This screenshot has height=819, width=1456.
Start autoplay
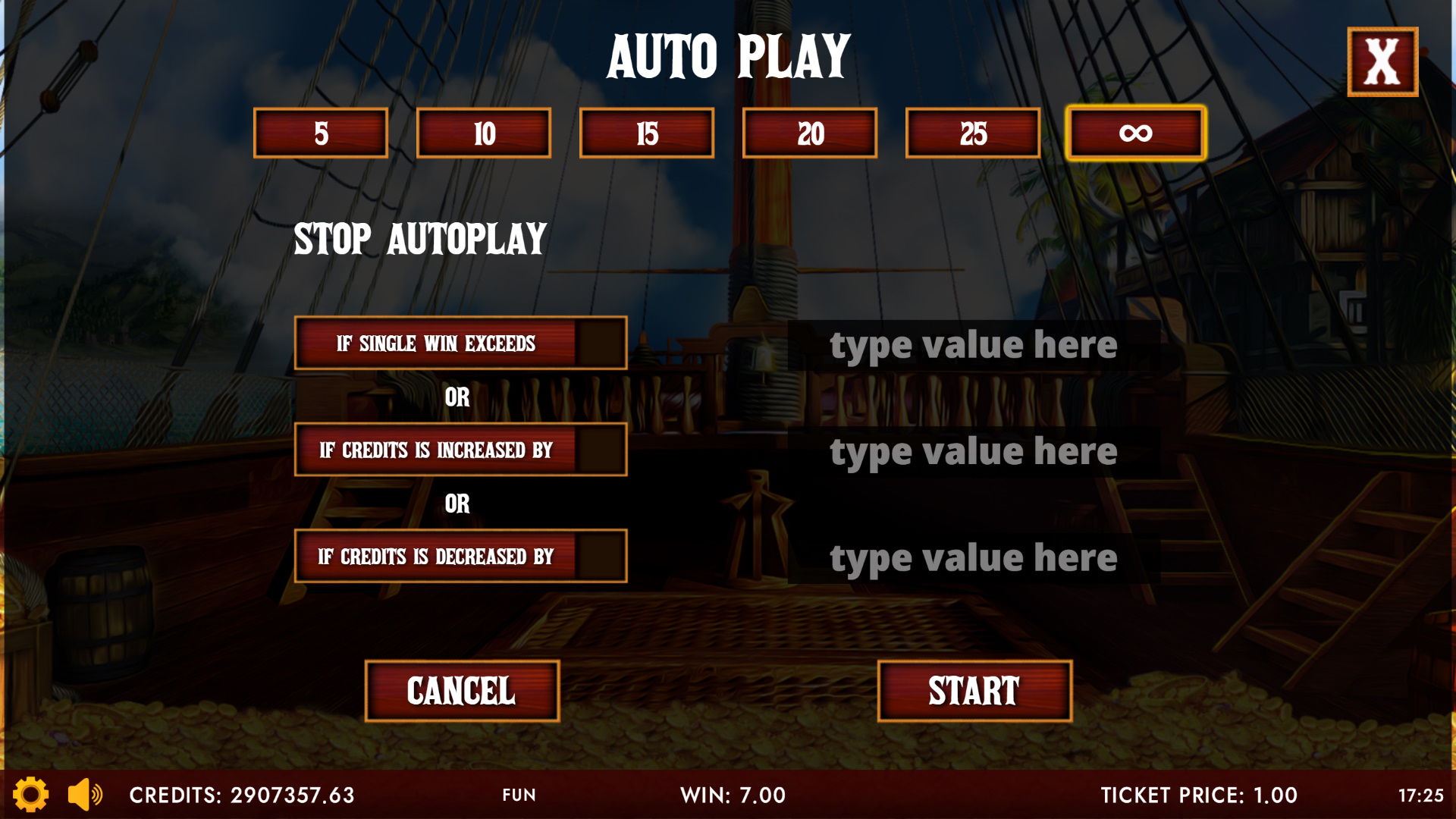[974, 691]
